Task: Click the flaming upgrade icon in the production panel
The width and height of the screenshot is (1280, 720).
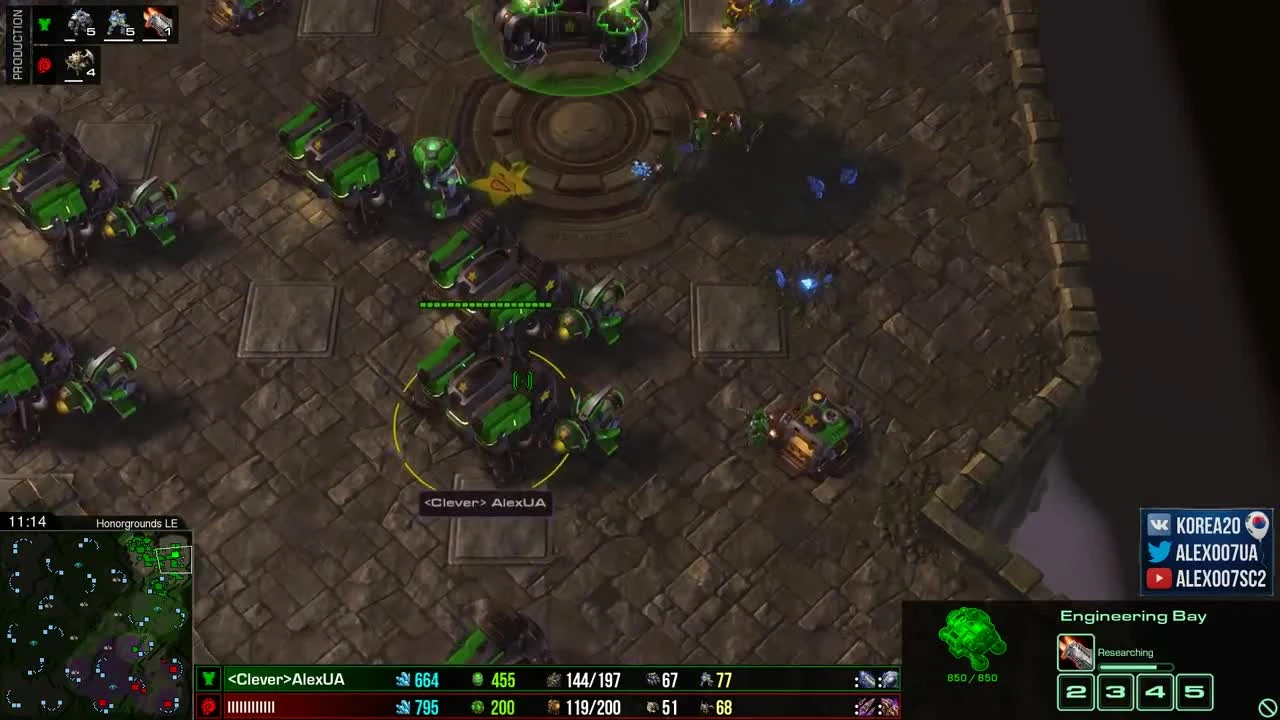Action: pos(157,22)
